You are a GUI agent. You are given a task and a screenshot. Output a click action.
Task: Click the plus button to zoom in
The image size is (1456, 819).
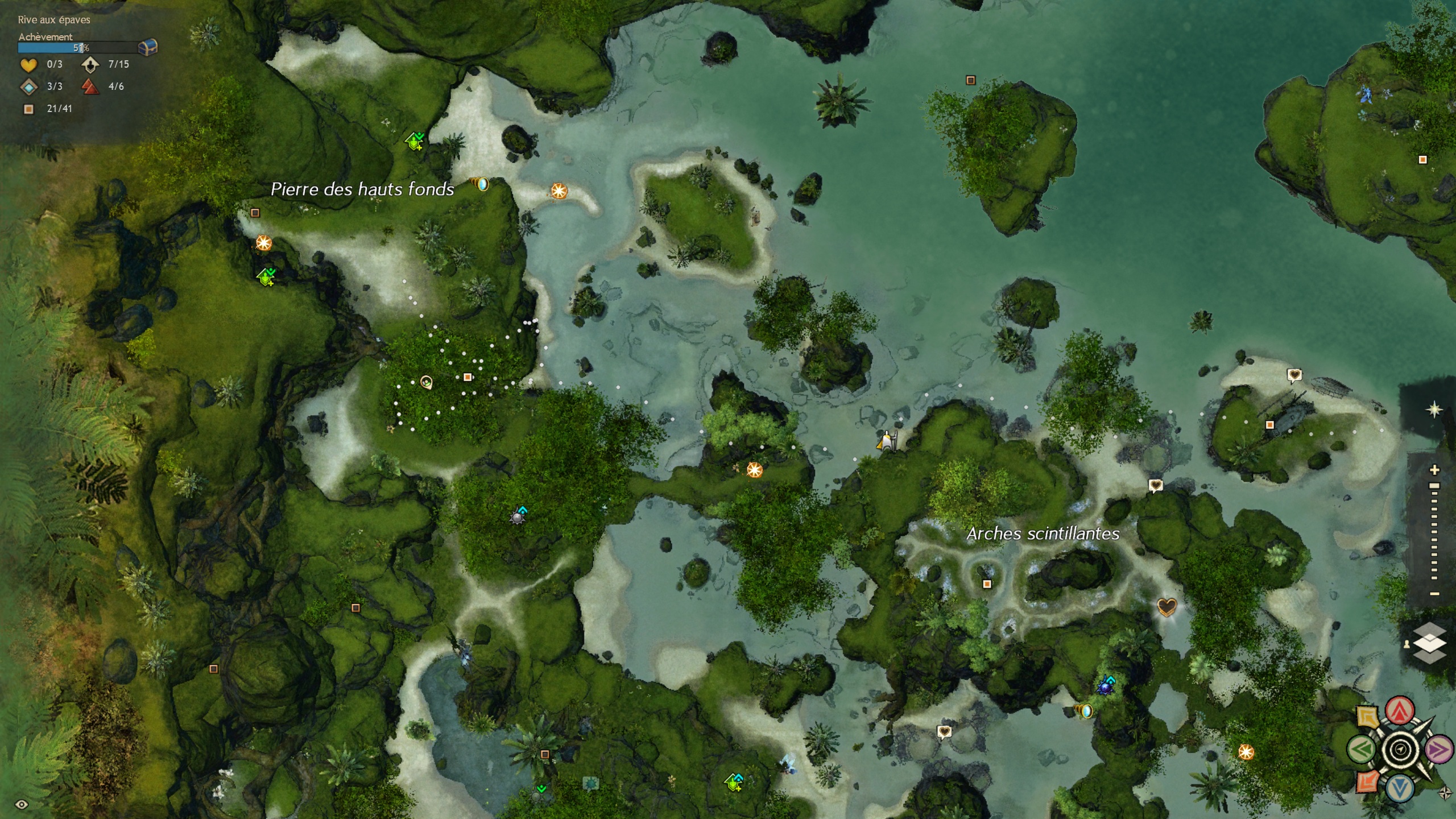(1435, 470)
